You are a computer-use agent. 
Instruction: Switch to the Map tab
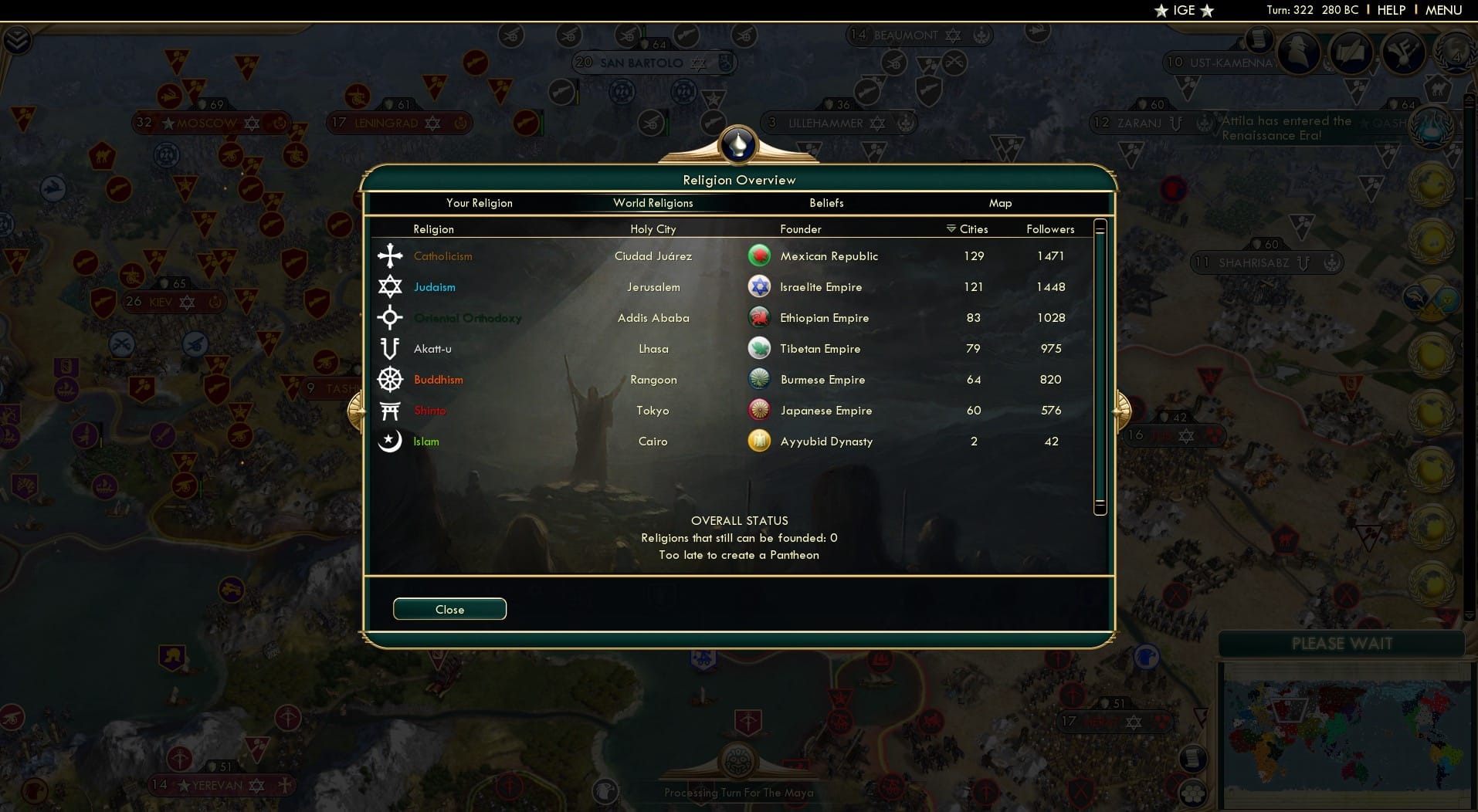[x=1000, y=203]
